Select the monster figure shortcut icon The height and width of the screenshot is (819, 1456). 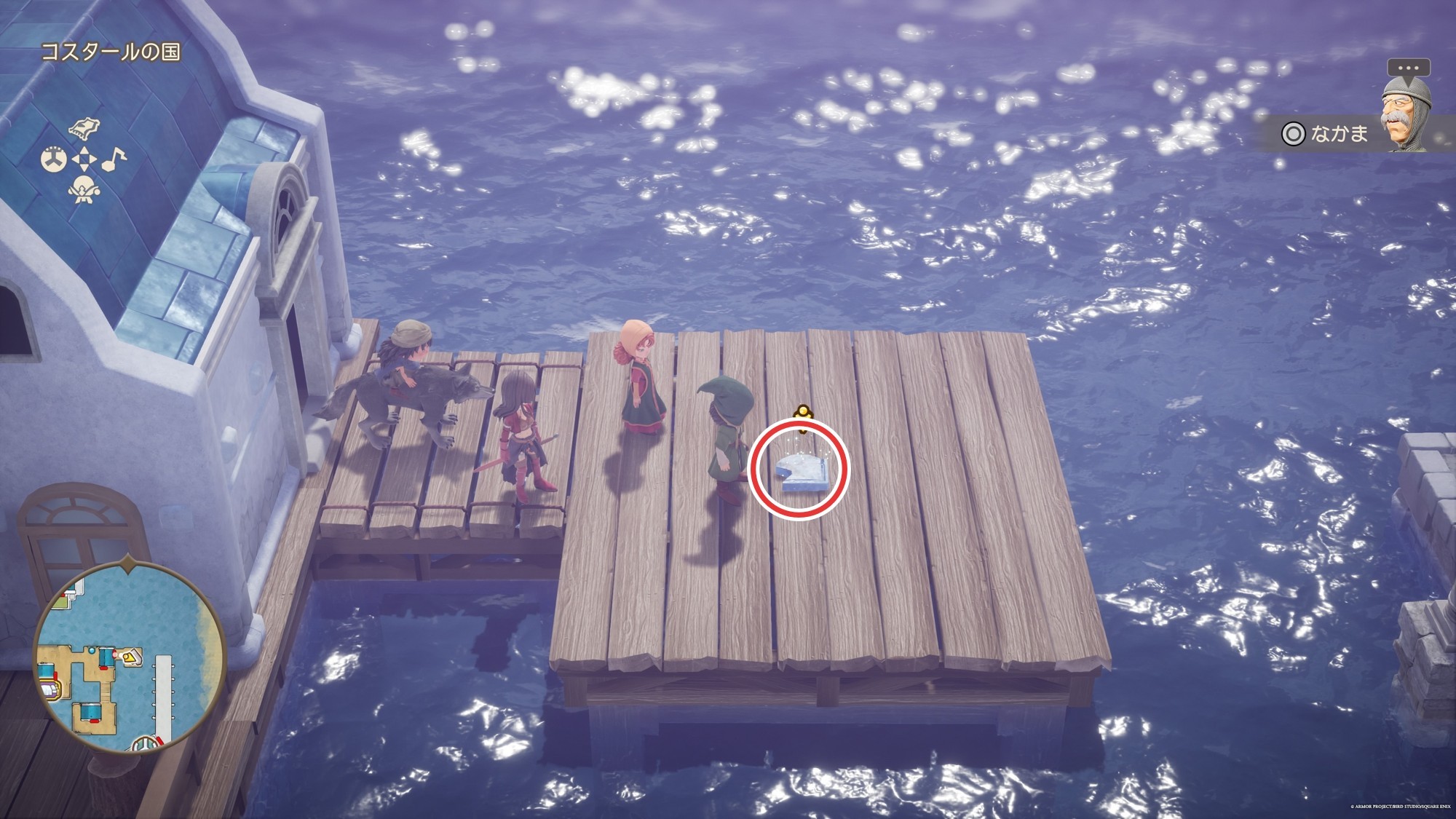(x=83, y=190)
